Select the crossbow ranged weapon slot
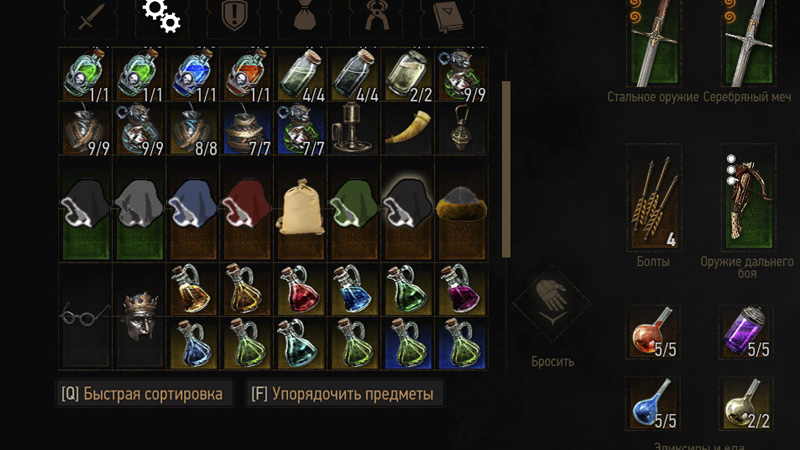The height and width of the screenshot is (450, 800). (747, 197)
